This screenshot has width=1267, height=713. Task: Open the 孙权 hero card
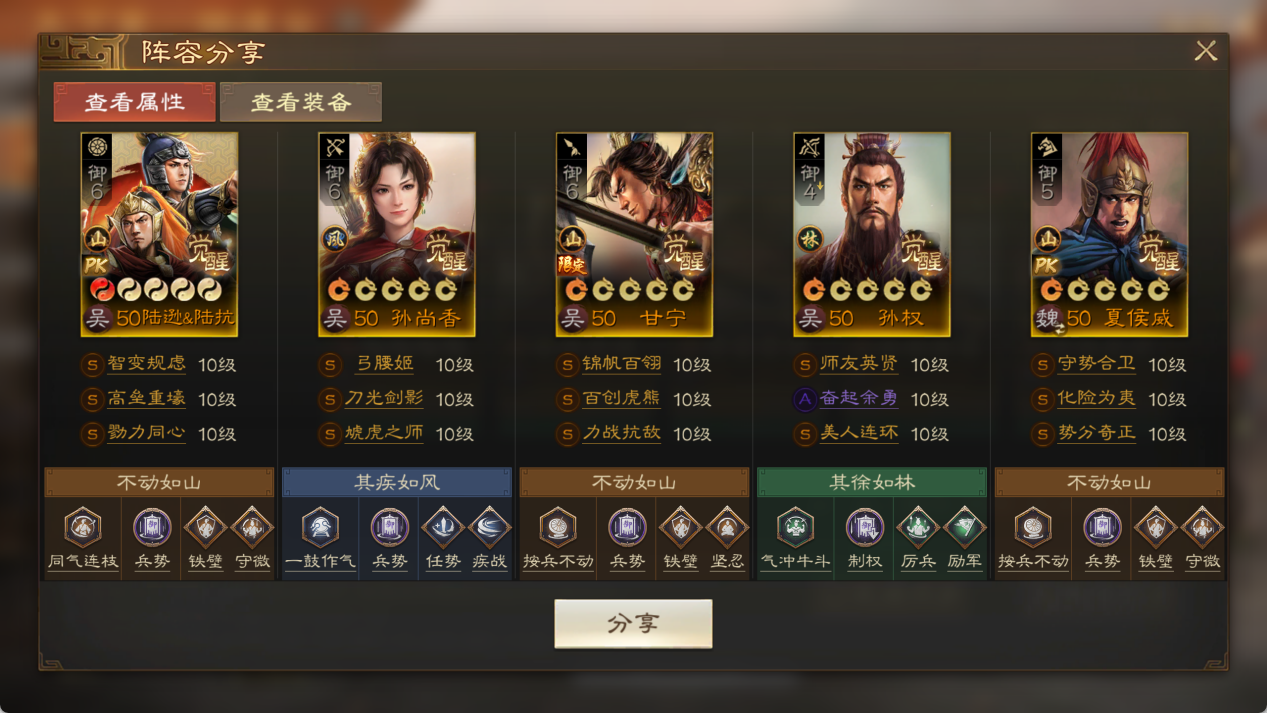click(x=871, y=235)
